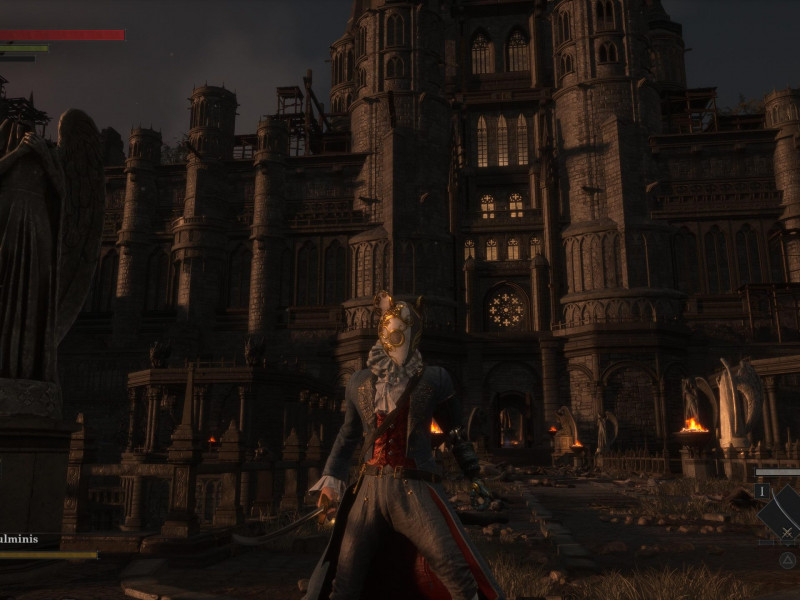
Task: Select the curved blade weapon slot
Action: point(783,512)
